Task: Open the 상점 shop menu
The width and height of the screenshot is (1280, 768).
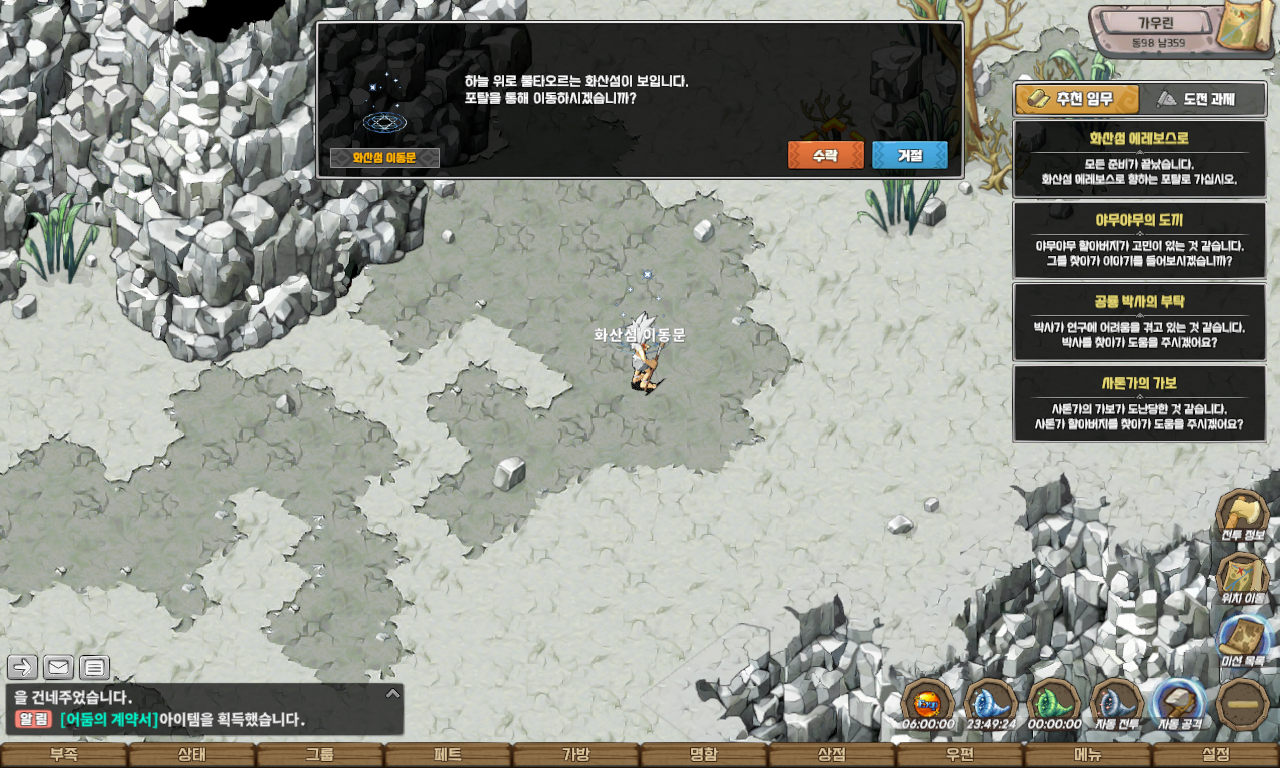Action: (832, 755)
